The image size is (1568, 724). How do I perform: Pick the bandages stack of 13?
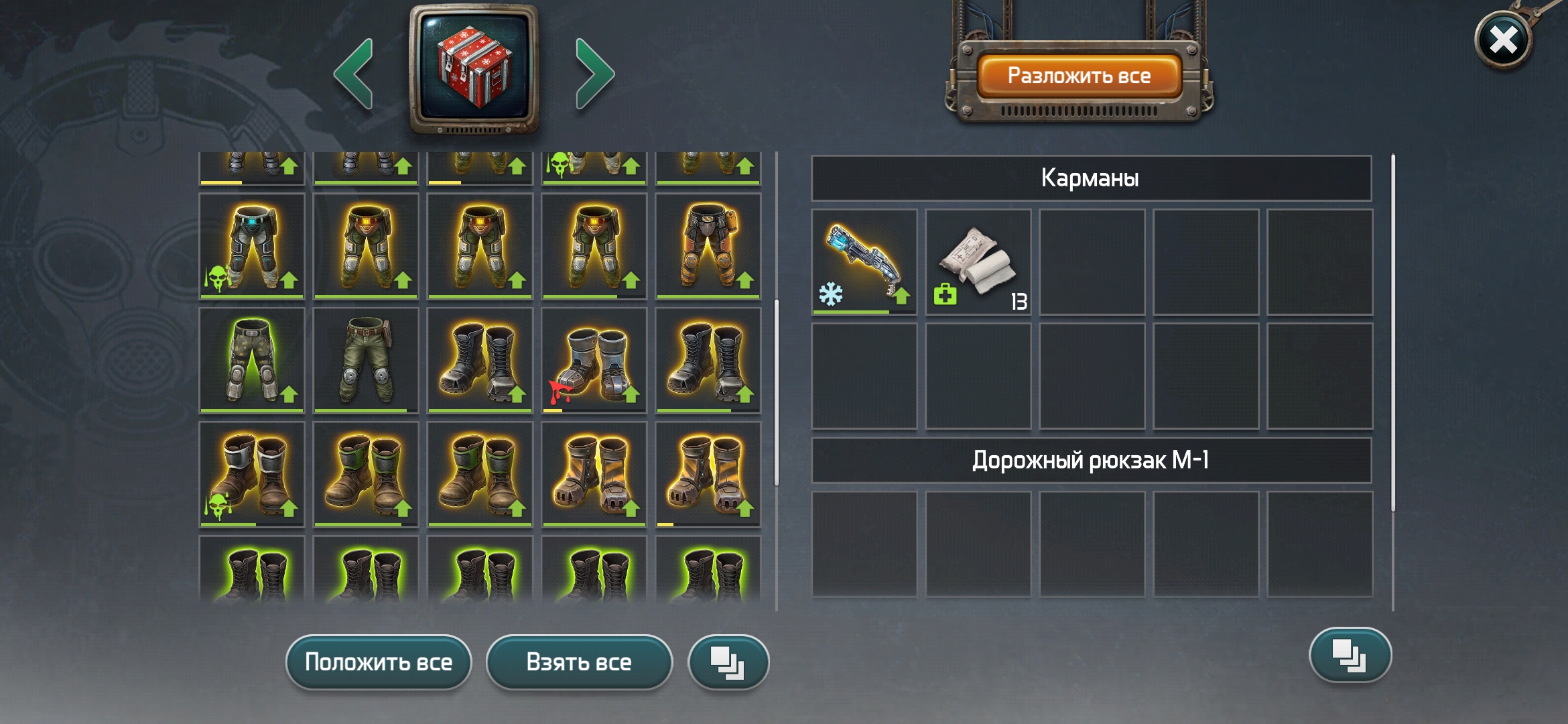(x=978, y=261)
